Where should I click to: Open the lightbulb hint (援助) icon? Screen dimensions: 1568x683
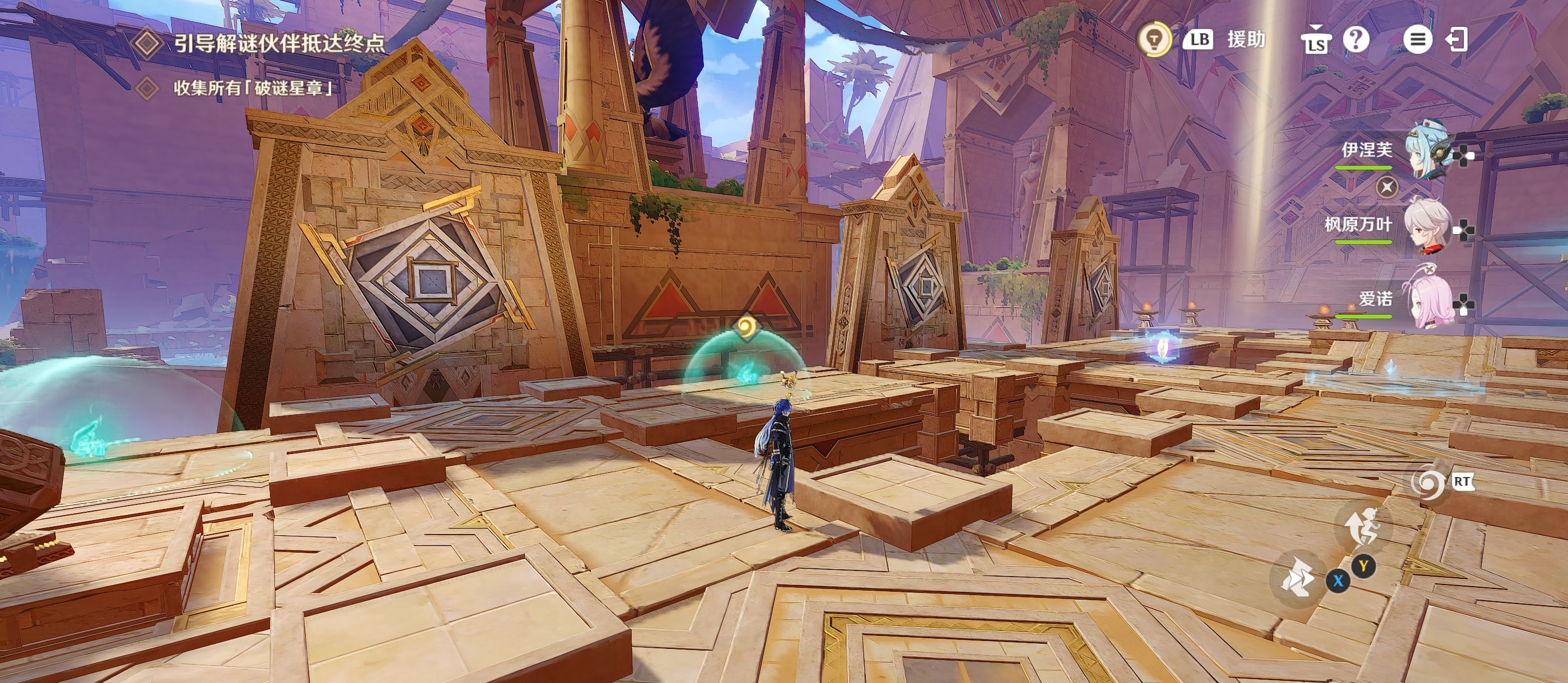point(1154,40)
